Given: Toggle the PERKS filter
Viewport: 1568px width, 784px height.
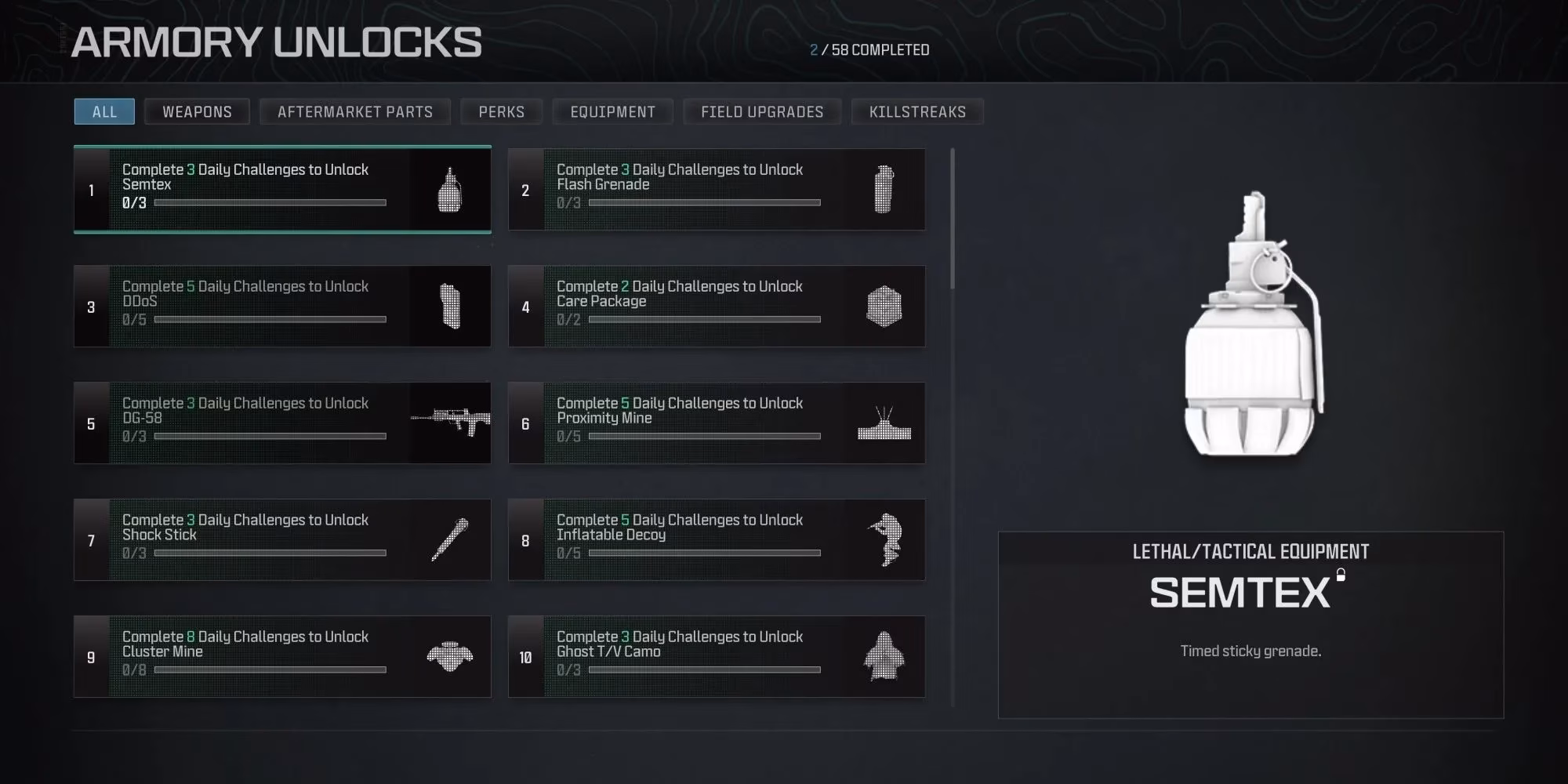Looking at the screenshot, I should [502, 111].
